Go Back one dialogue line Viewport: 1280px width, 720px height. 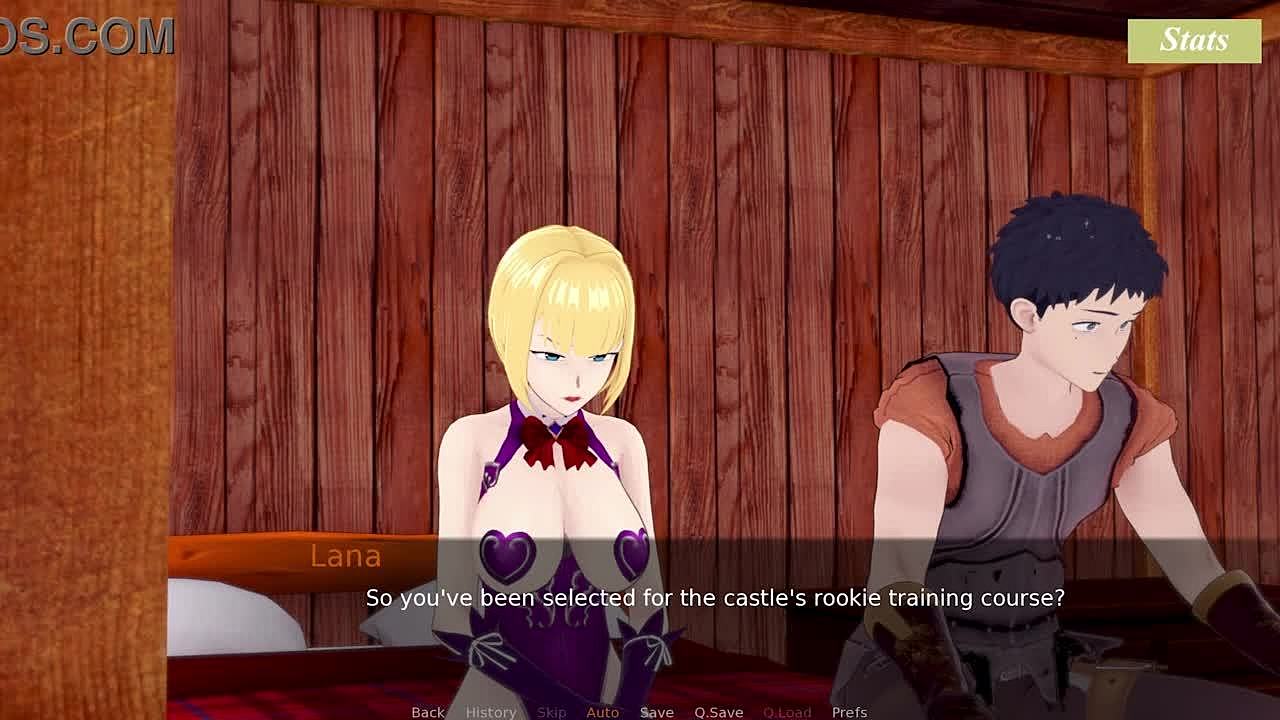click(x=427, y=712)
